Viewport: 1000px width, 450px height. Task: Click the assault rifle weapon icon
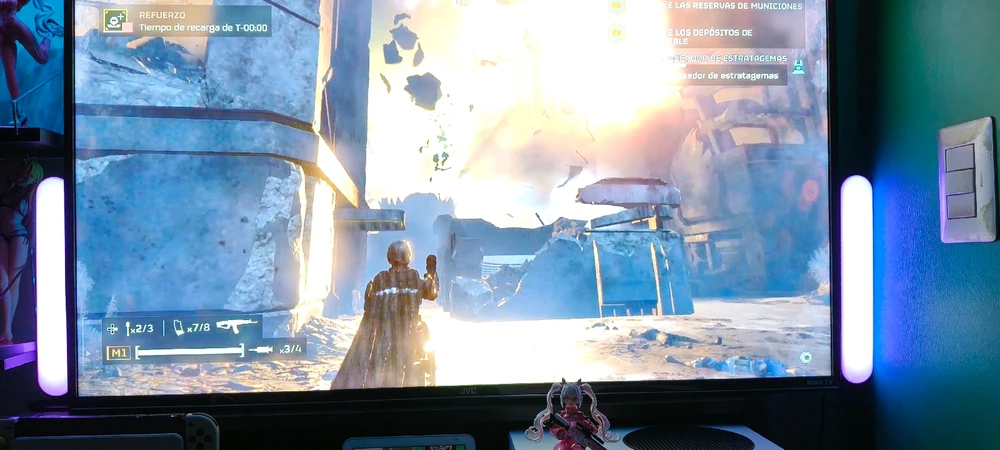click(236, 326)
